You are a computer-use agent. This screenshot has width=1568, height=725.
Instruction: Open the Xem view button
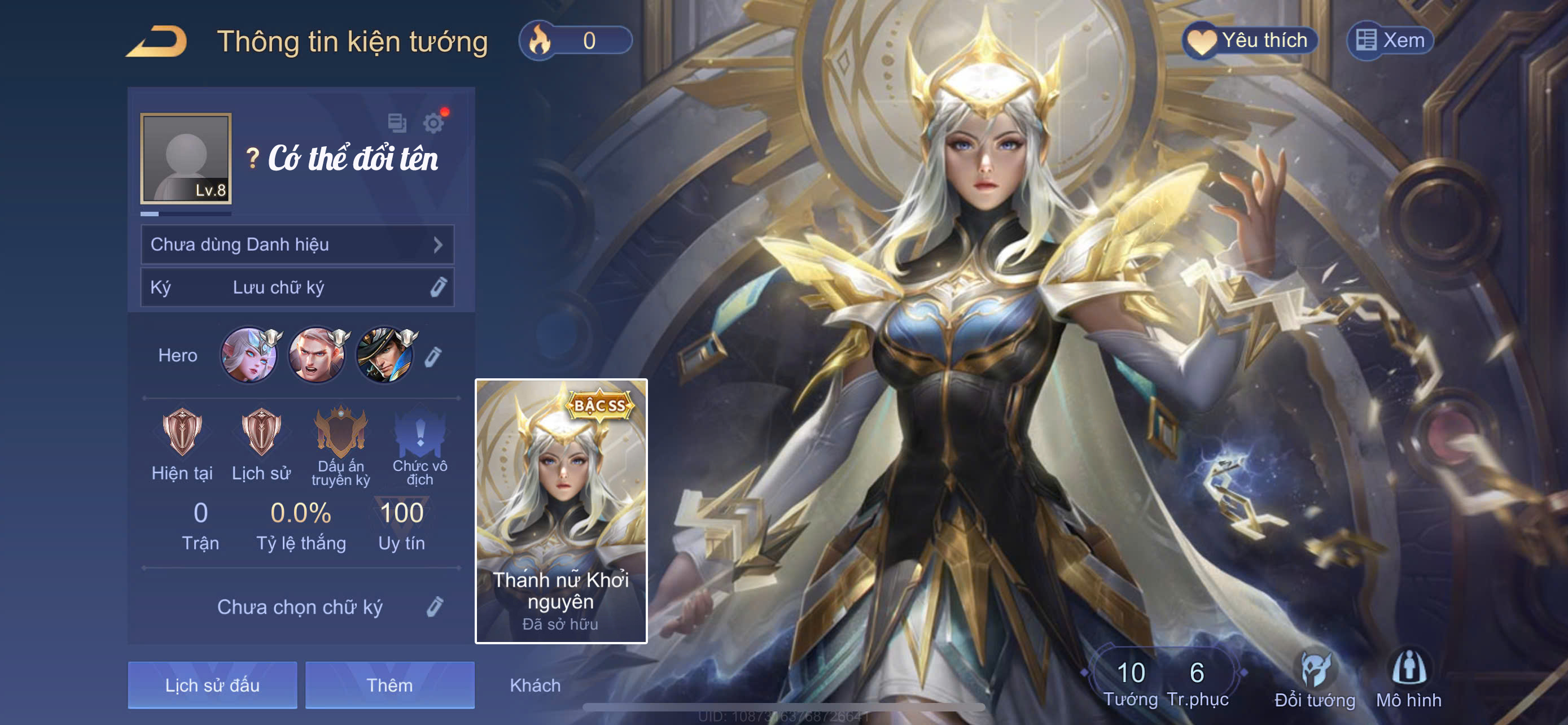click(1390, 41)
